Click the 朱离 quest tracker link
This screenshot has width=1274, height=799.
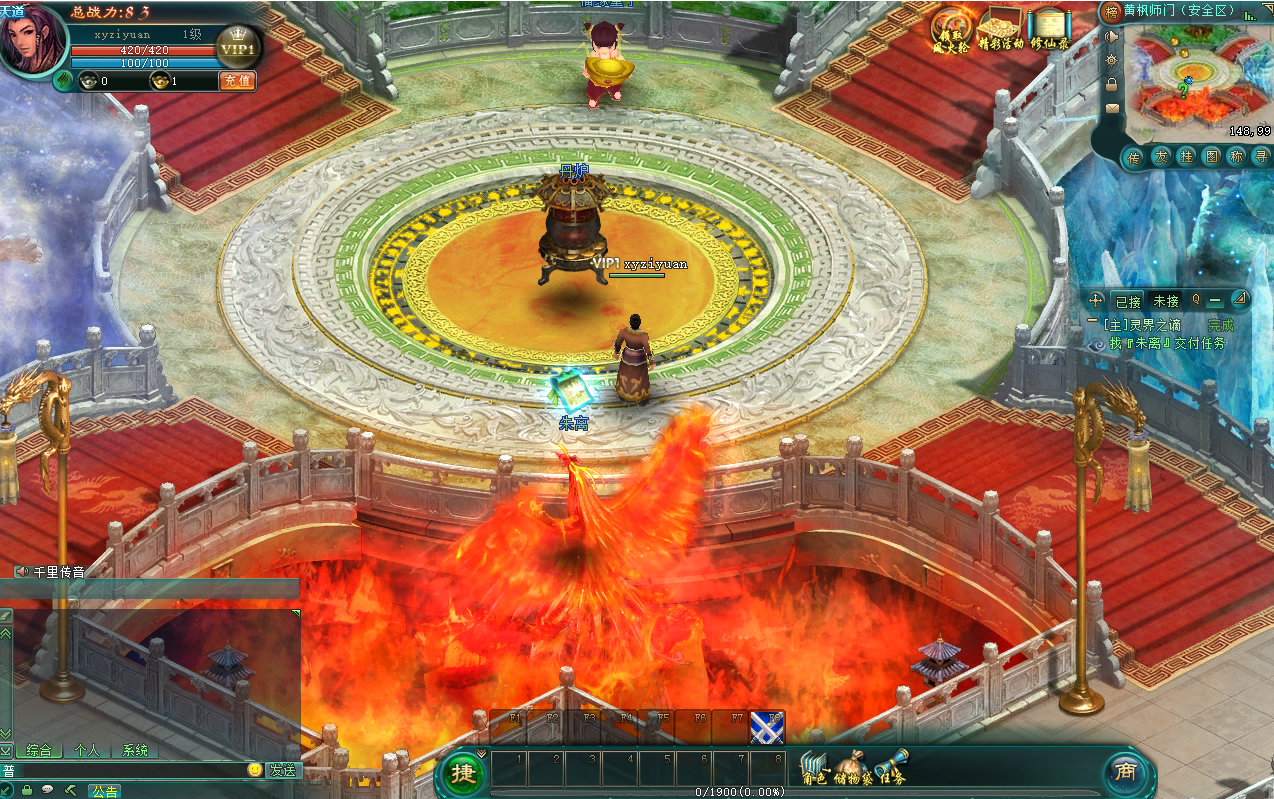[x=1142, y=343]
